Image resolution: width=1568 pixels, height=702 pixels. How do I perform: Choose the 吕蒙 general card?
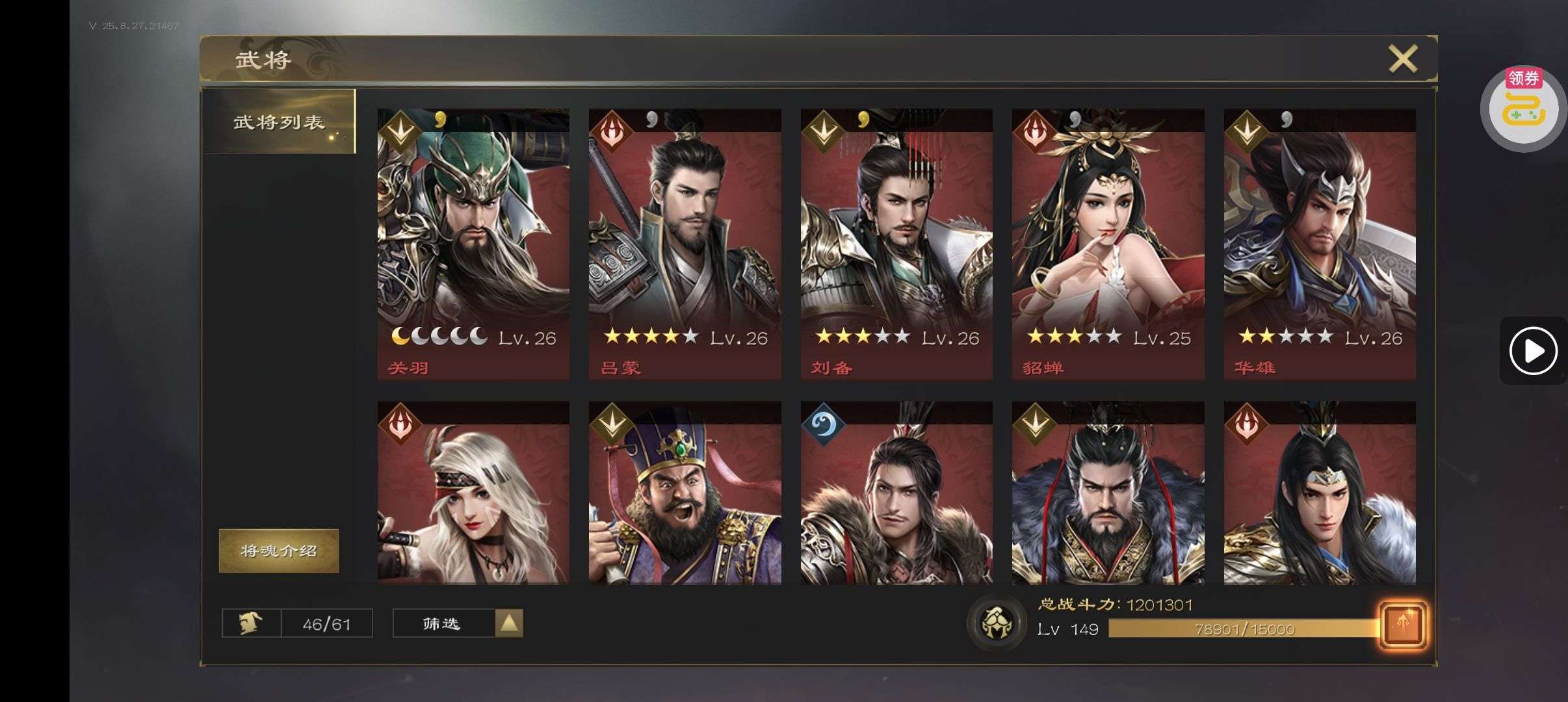coord(685,244)
